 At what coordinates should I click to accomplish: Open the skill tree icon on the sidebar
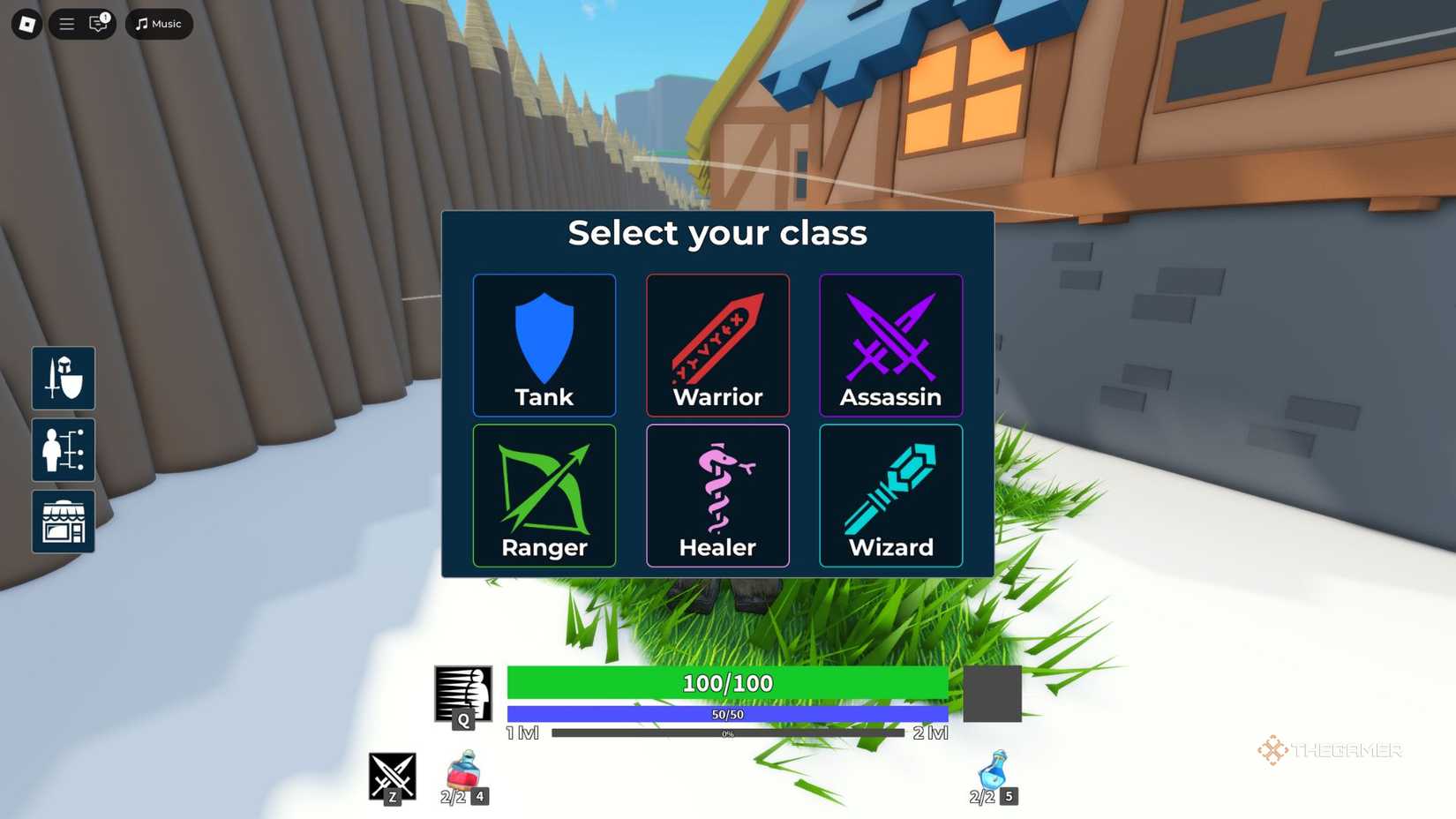click(x=63, y=450)
